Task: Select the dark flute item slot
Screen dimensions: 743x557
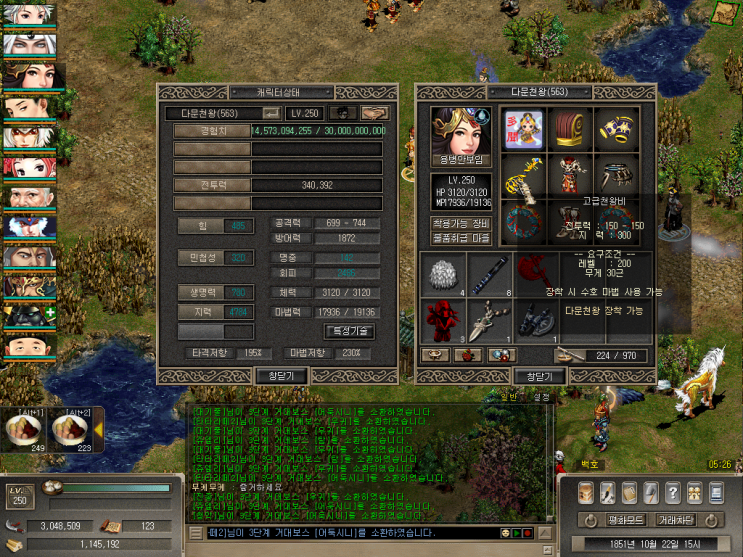Action: pyautogui.click(x=489, y=274)
